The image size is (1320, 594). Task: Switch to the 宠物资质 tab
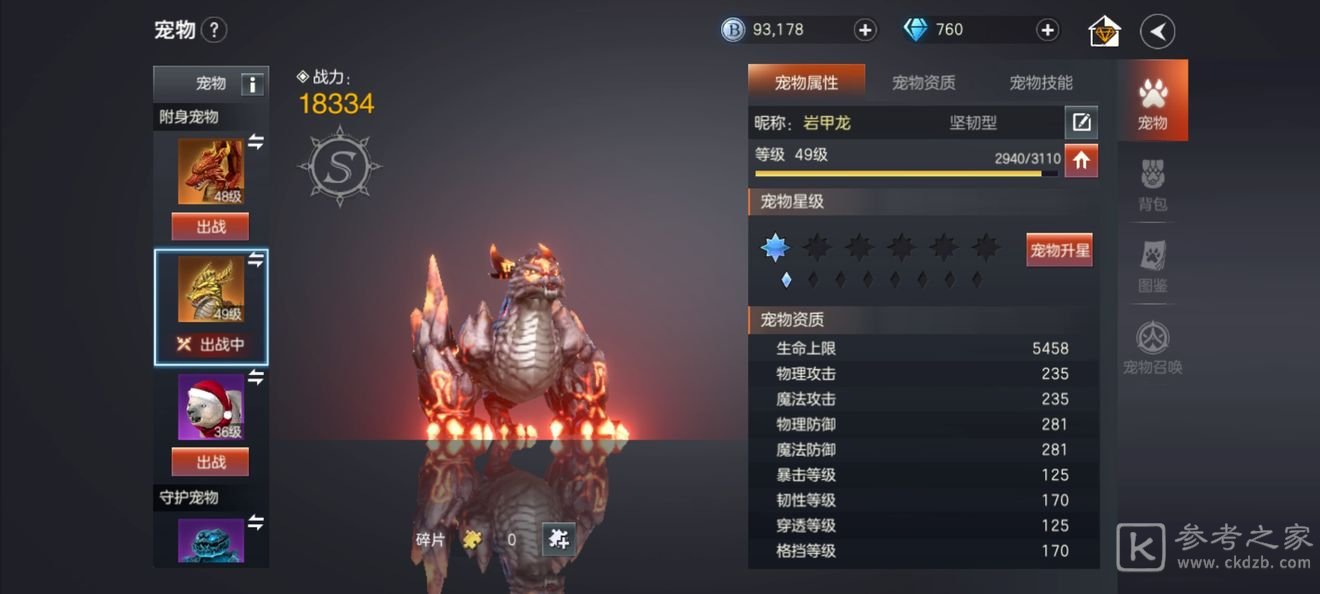(x=923, y=83)
